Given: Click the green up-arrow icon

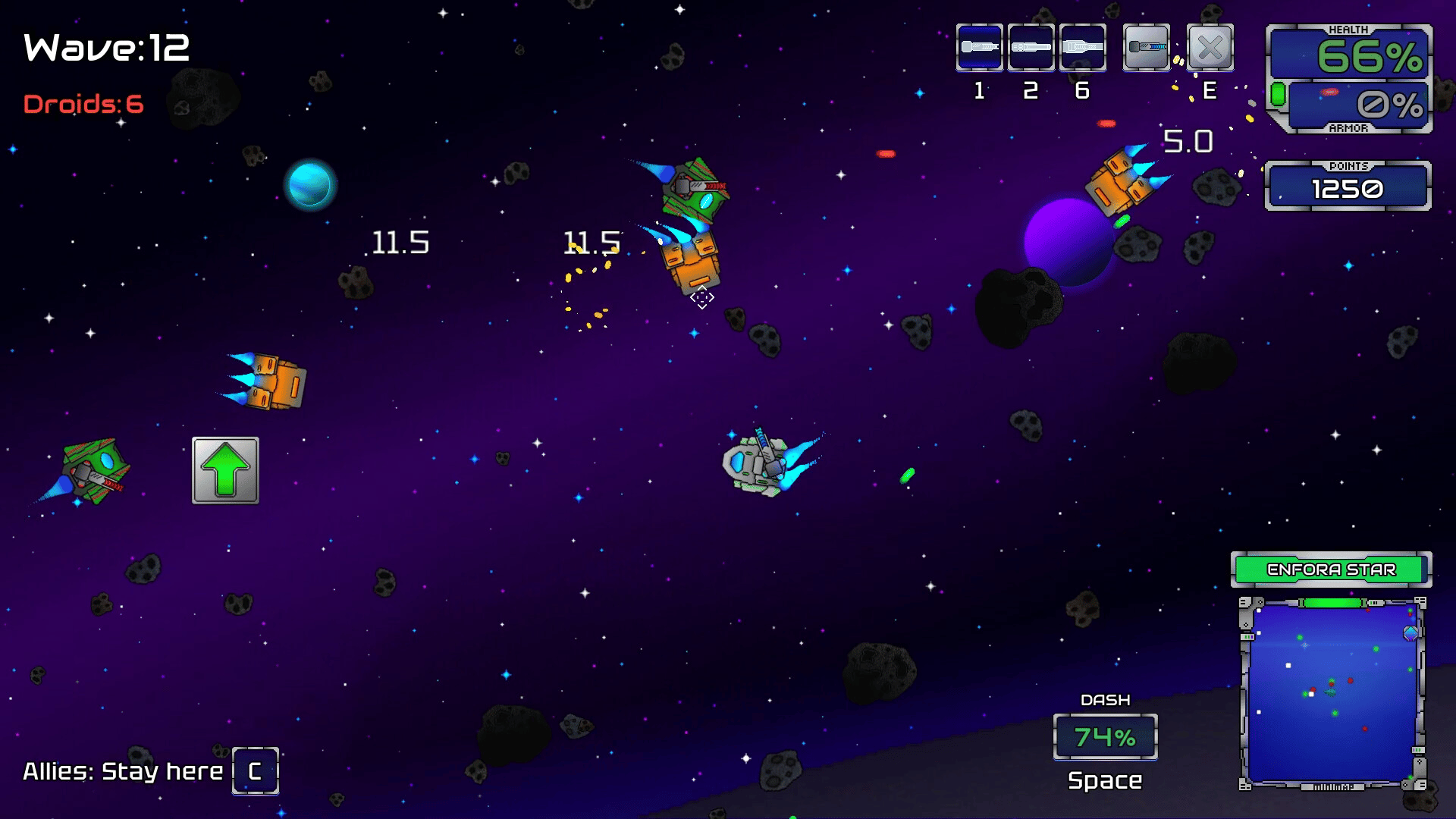Looking at the screenshot, I should coord(225,470).
